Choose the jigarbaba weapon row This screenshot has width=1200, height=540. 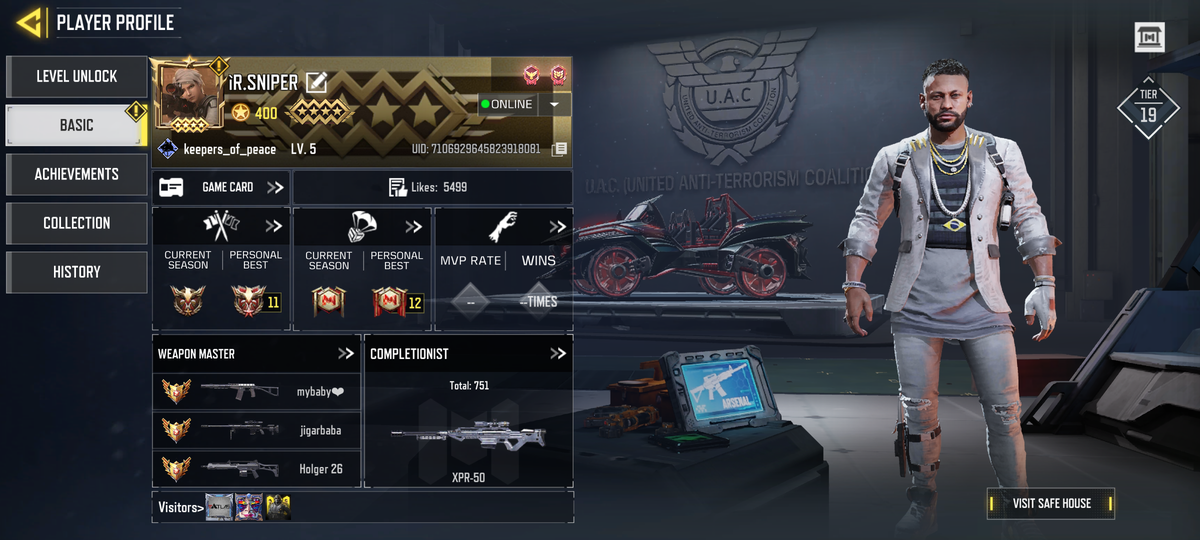256,429
